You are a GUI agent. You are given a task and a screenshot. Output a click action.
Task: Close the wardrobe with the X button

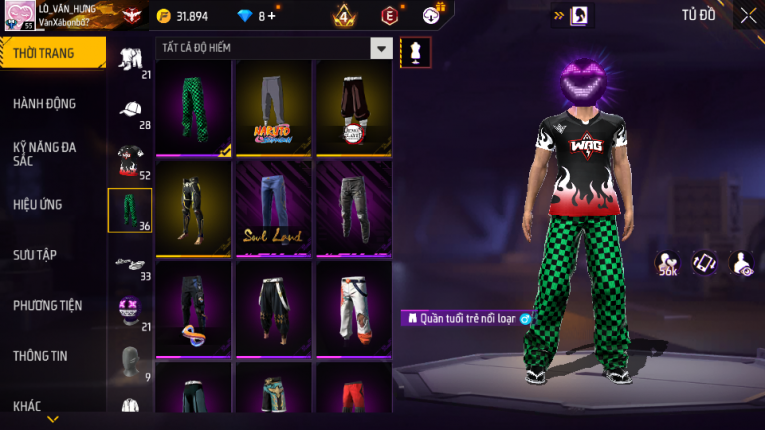click(748, 16)
